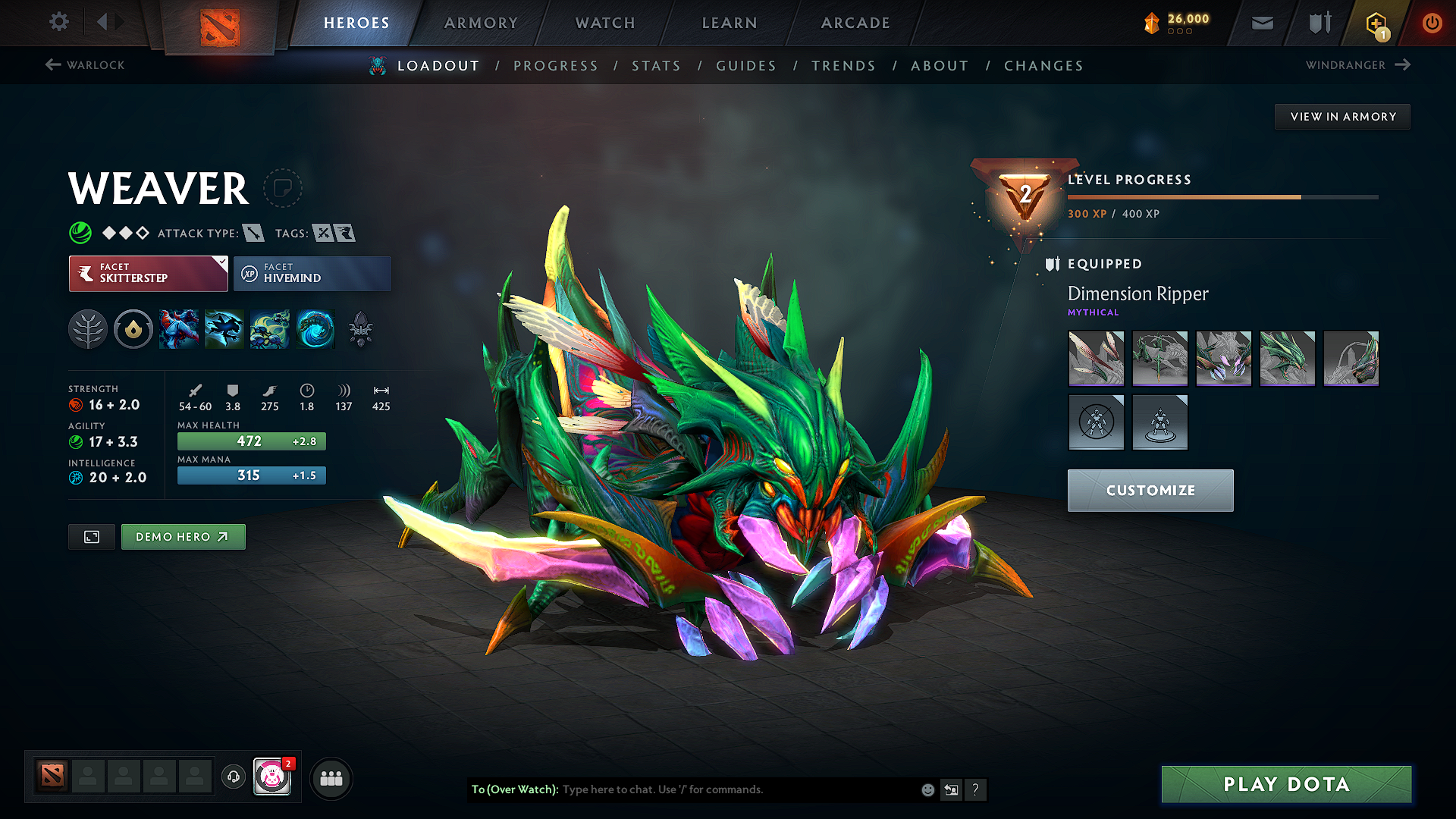Click the View in Armory button
This screenshot has height=819, width=1456.
coord(1342,117)
